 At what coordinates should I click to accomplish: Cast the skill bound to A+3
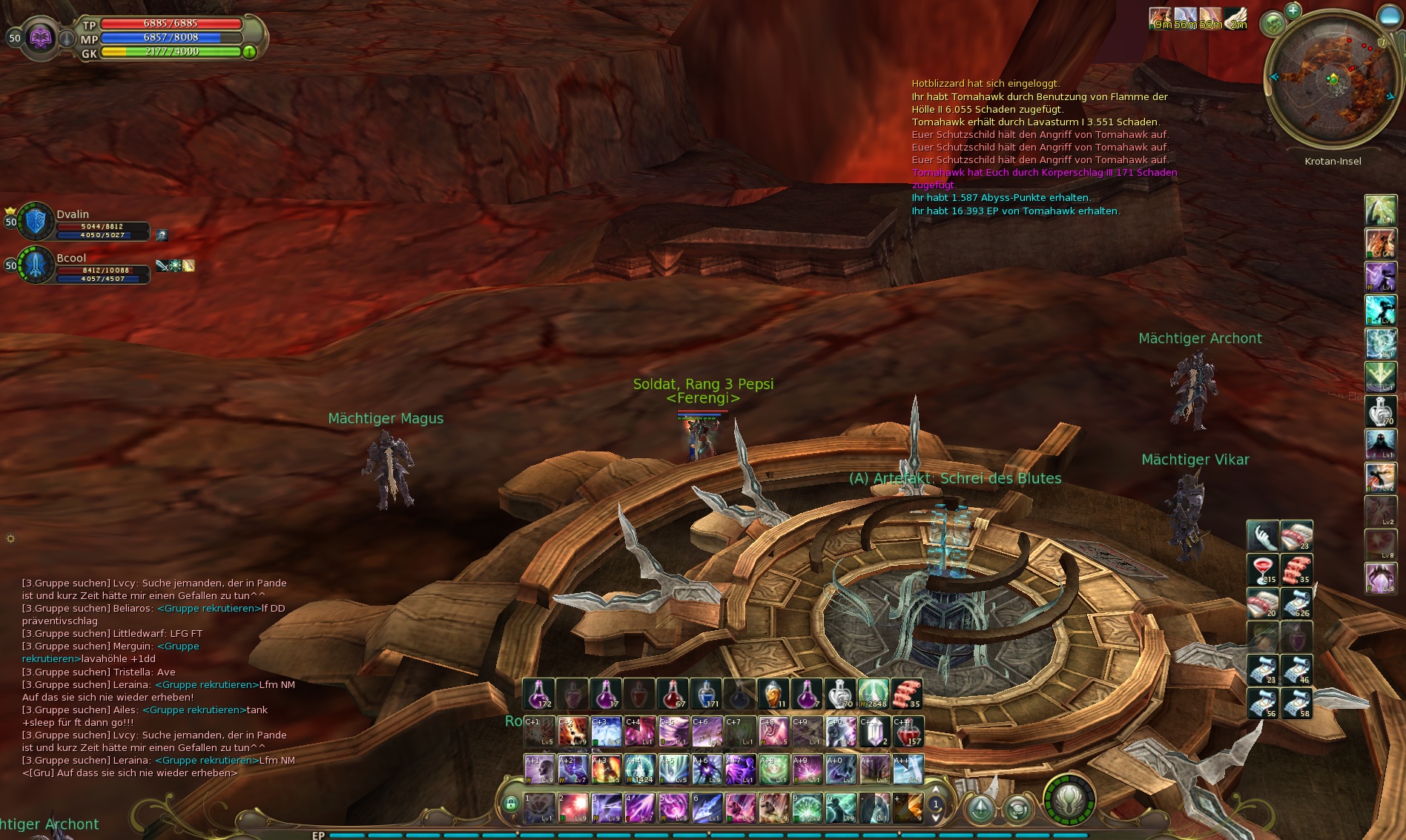[x=606, y=769]
